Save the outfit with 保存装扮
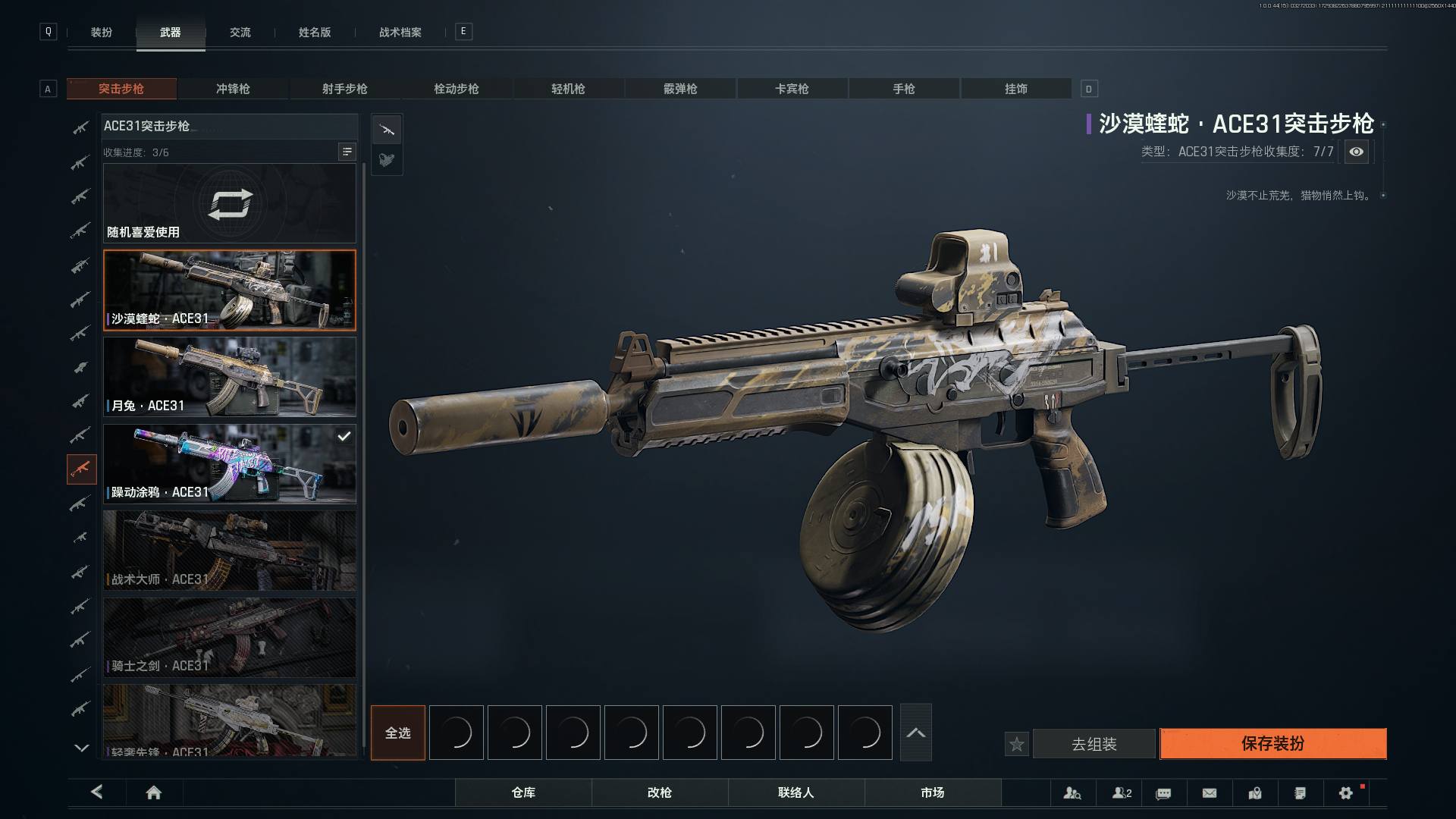The width and height of the screenshot is (1456, 819). pyautogui.click(x=1272, y=744)
